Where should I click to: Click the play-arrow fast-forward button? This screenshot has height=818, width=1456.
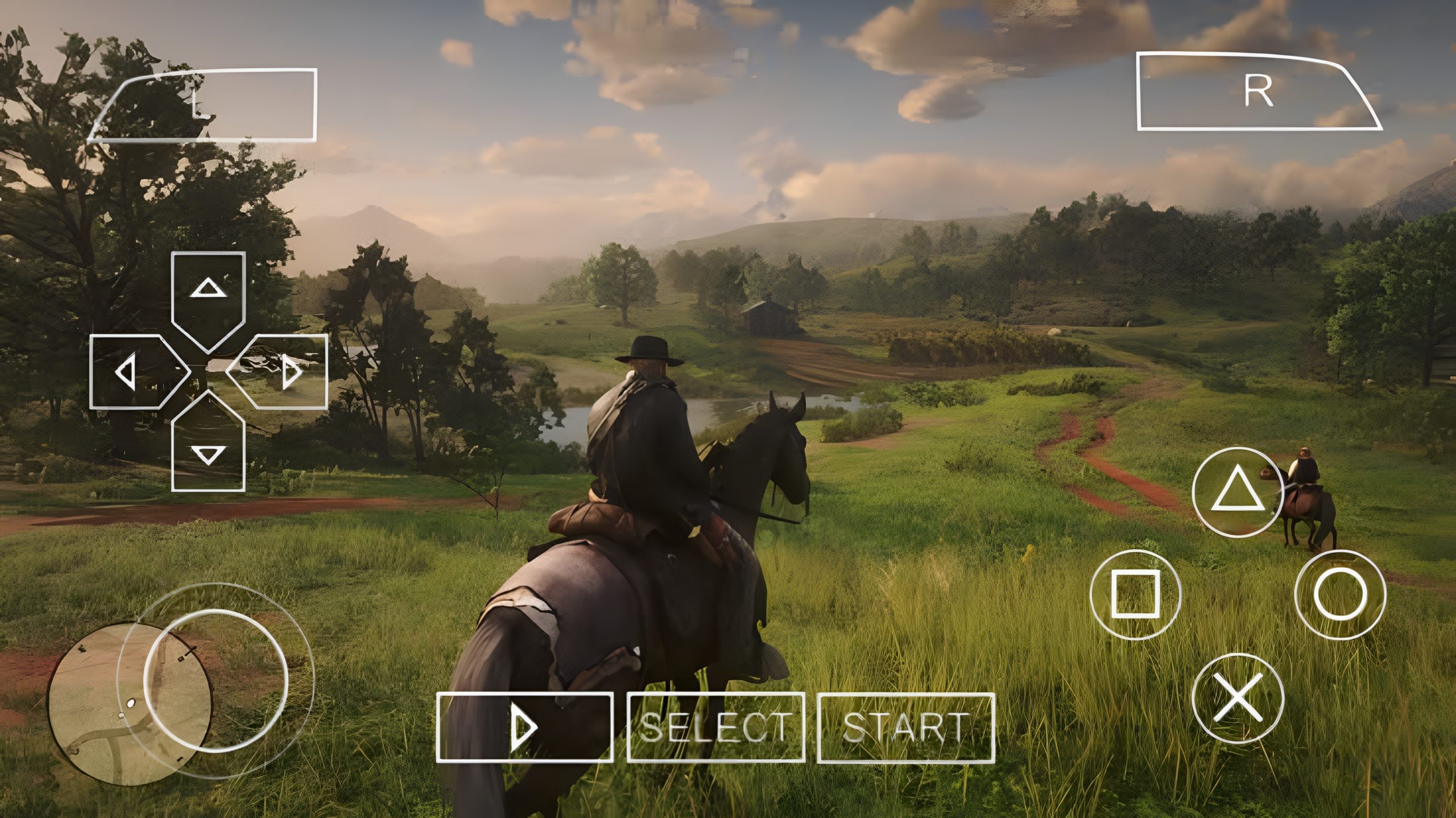525,727
